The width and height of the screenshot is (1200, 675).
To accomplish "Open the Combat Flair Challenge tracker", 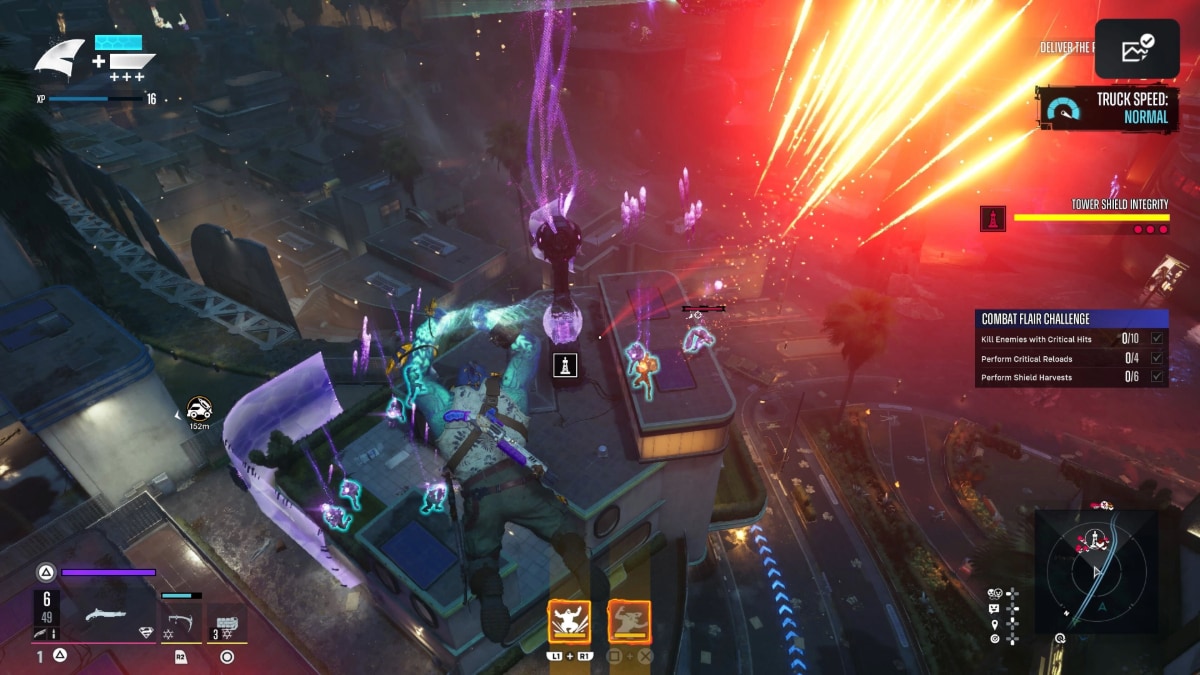I will point(1071,319).
